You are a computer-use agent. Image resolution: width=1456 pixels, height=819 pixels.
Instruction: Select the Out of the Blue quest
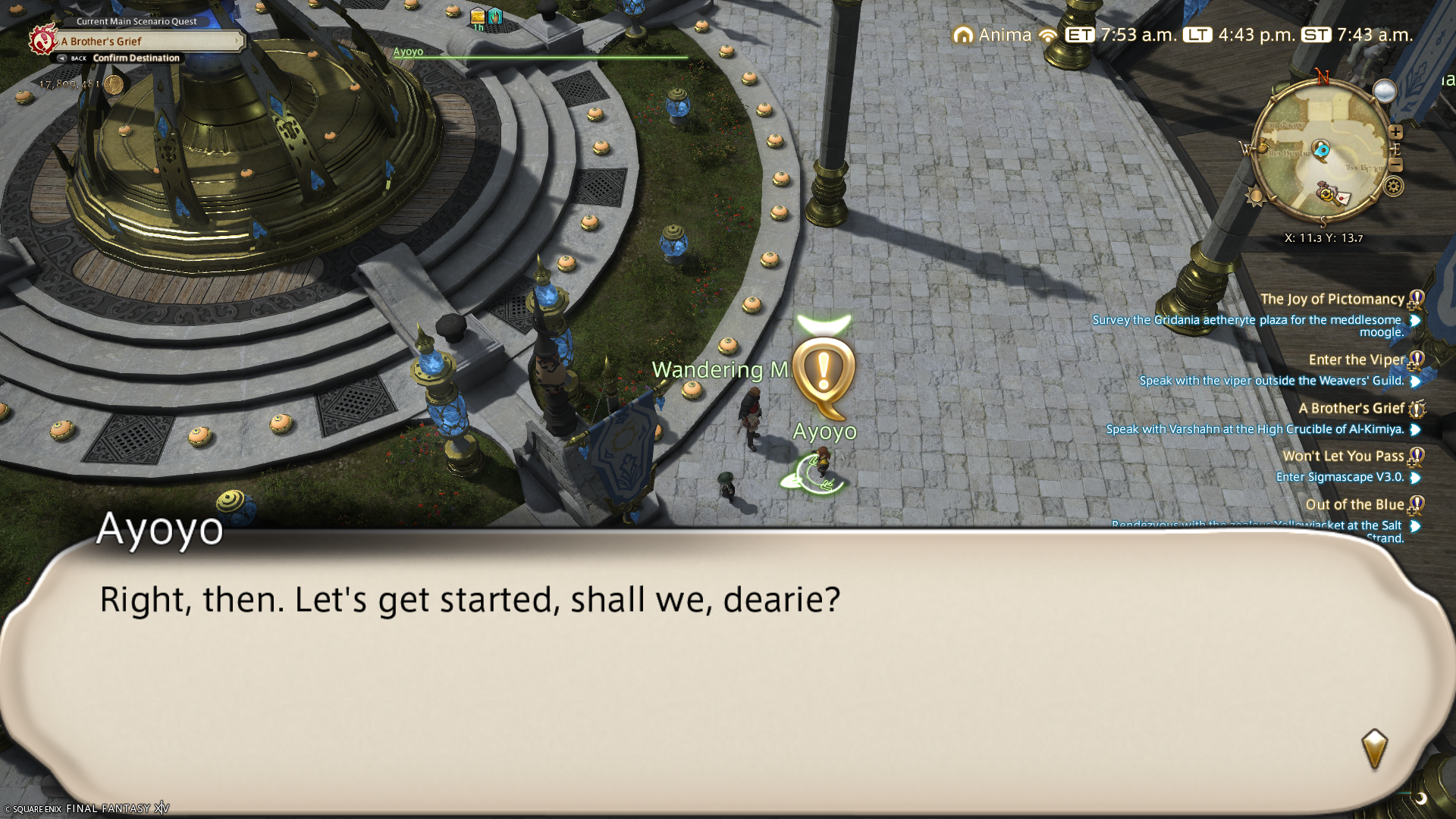[1354, 505]
